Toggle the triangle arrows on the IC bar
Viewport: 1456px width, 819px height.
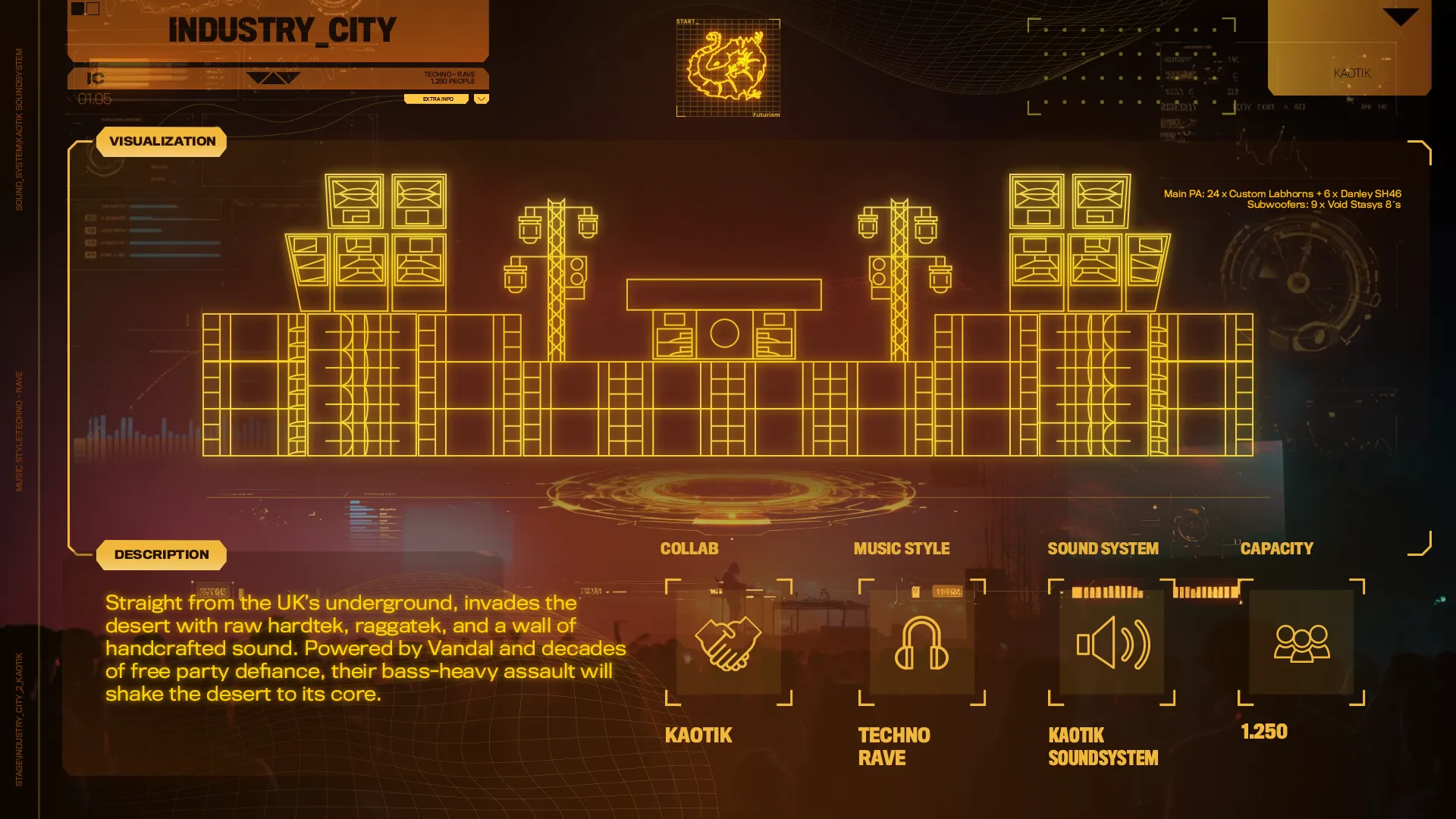point(273,78)
